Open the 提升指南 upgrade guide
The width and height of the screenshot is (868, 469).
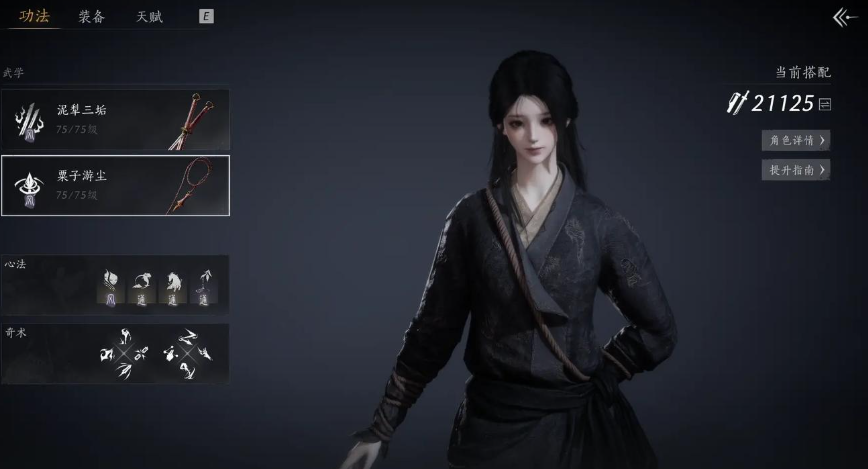[x=795, y=170]
